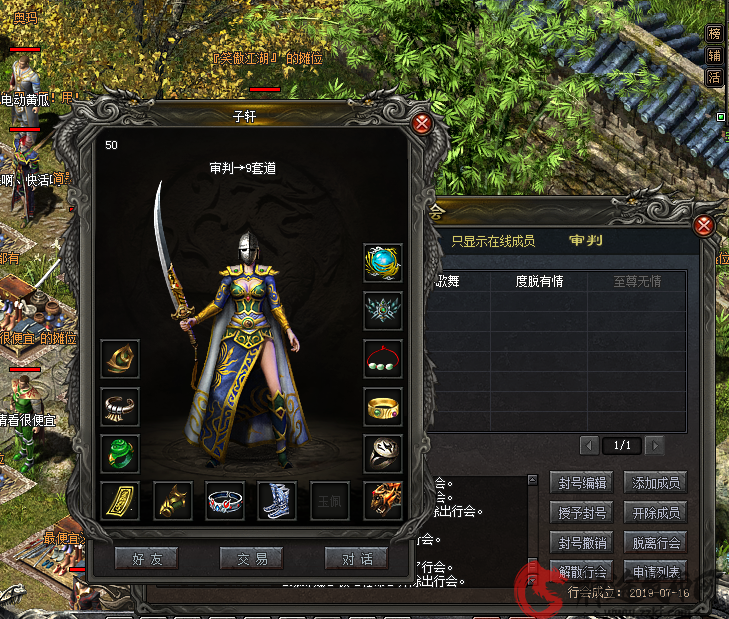Image resolution: width=729 pixels, height=619 pixels.
Task: Click the 封号撤销 revoke title button
Action: click(x=580, y=543)
